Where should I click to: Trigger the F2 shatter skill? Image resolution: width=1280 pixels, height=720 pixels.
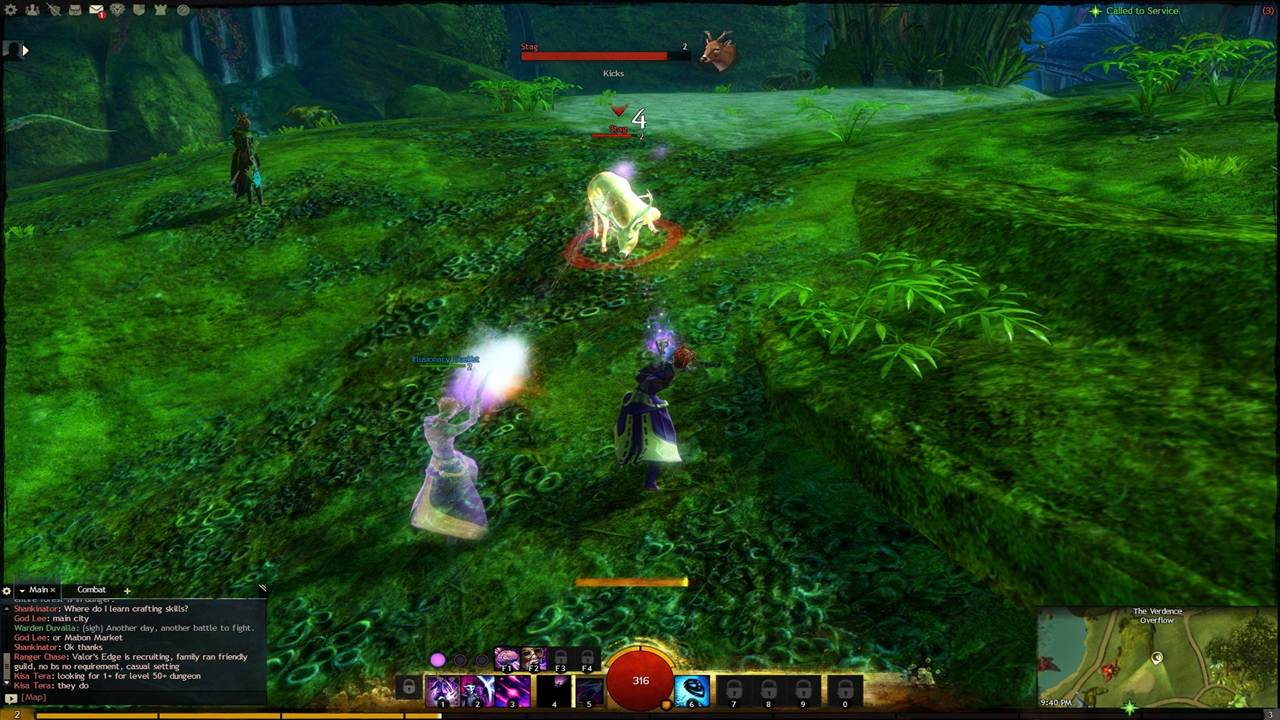tap(533, 660)
